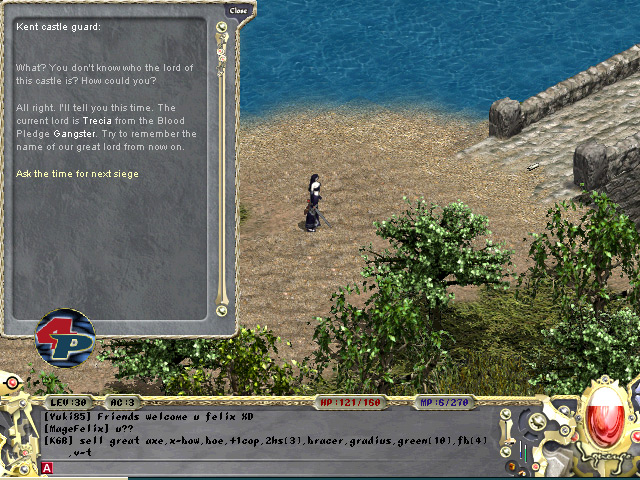Click the dialog scrollbar's bottom arrow

[x=221, y=311]
